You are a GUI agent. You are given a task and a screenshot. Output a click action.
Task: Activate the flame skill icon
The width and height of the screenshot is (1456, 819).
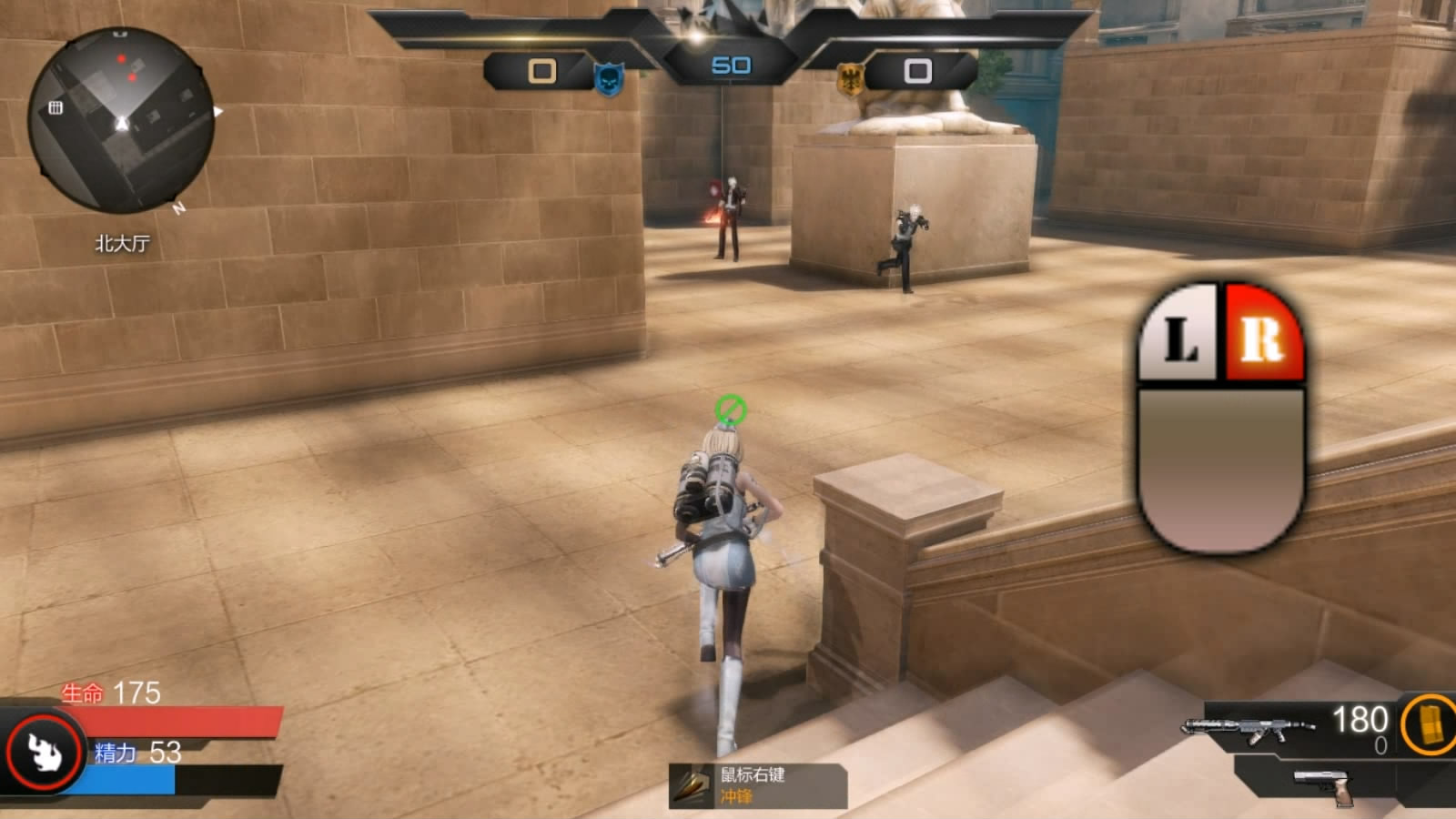[43, 752]
